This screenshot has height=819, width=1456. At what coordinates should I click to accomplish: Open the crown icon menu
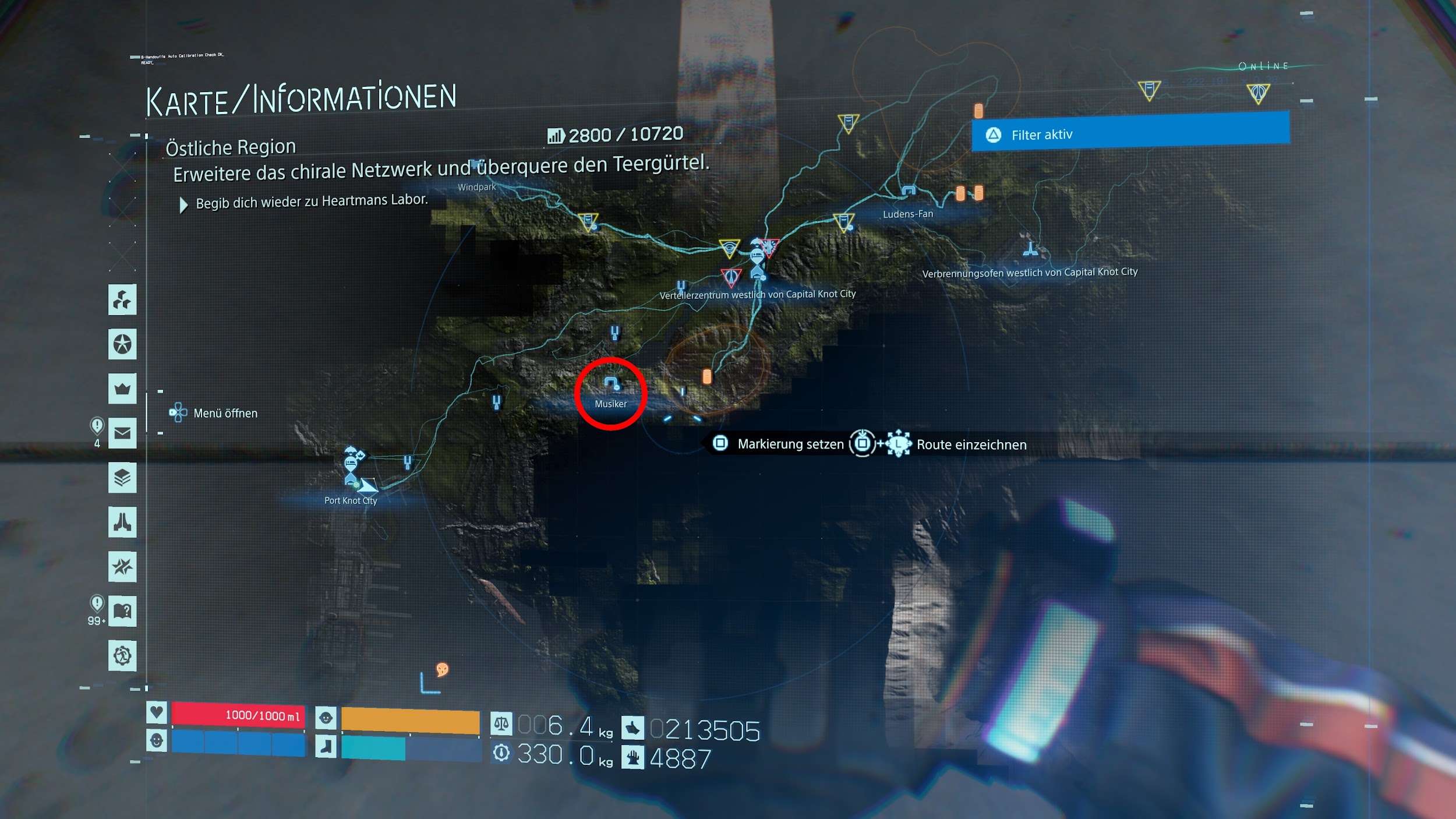pos(122,389)
